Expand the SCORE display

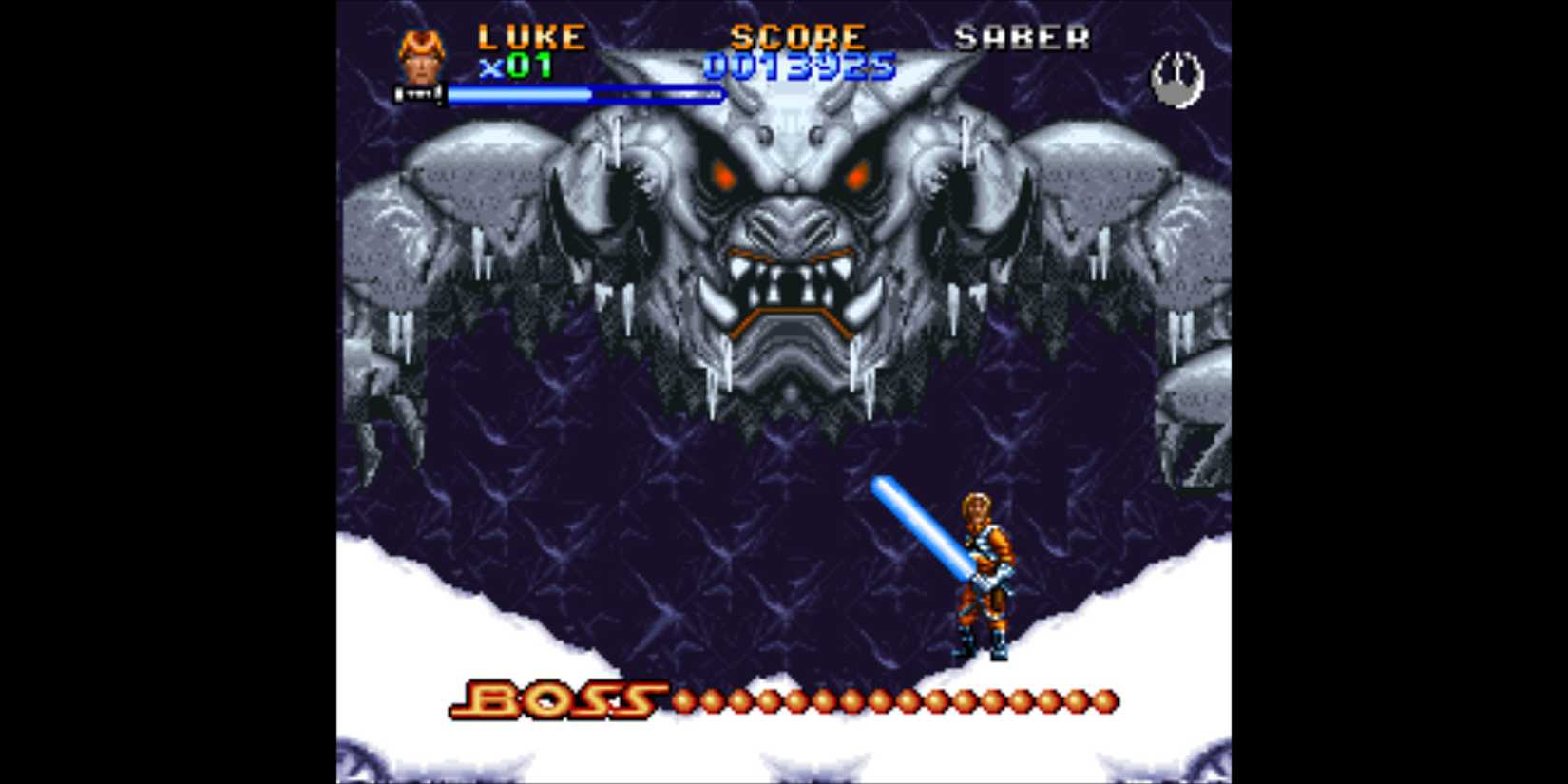click(x=796, y=35)
